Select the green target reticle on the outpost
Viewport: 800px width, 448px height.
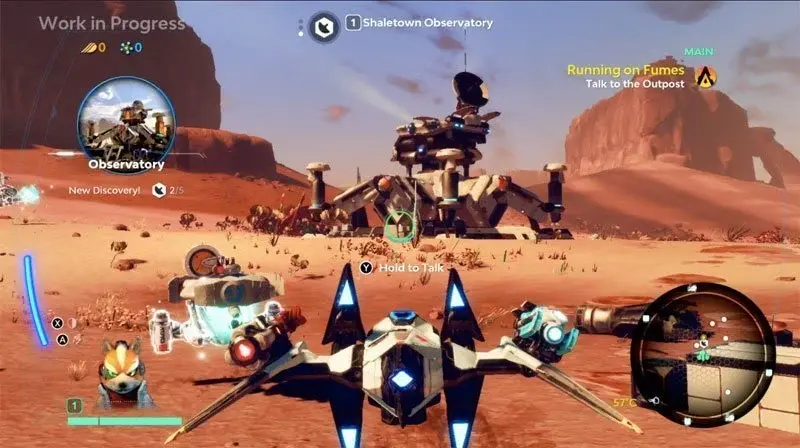(x=398, y=225)
